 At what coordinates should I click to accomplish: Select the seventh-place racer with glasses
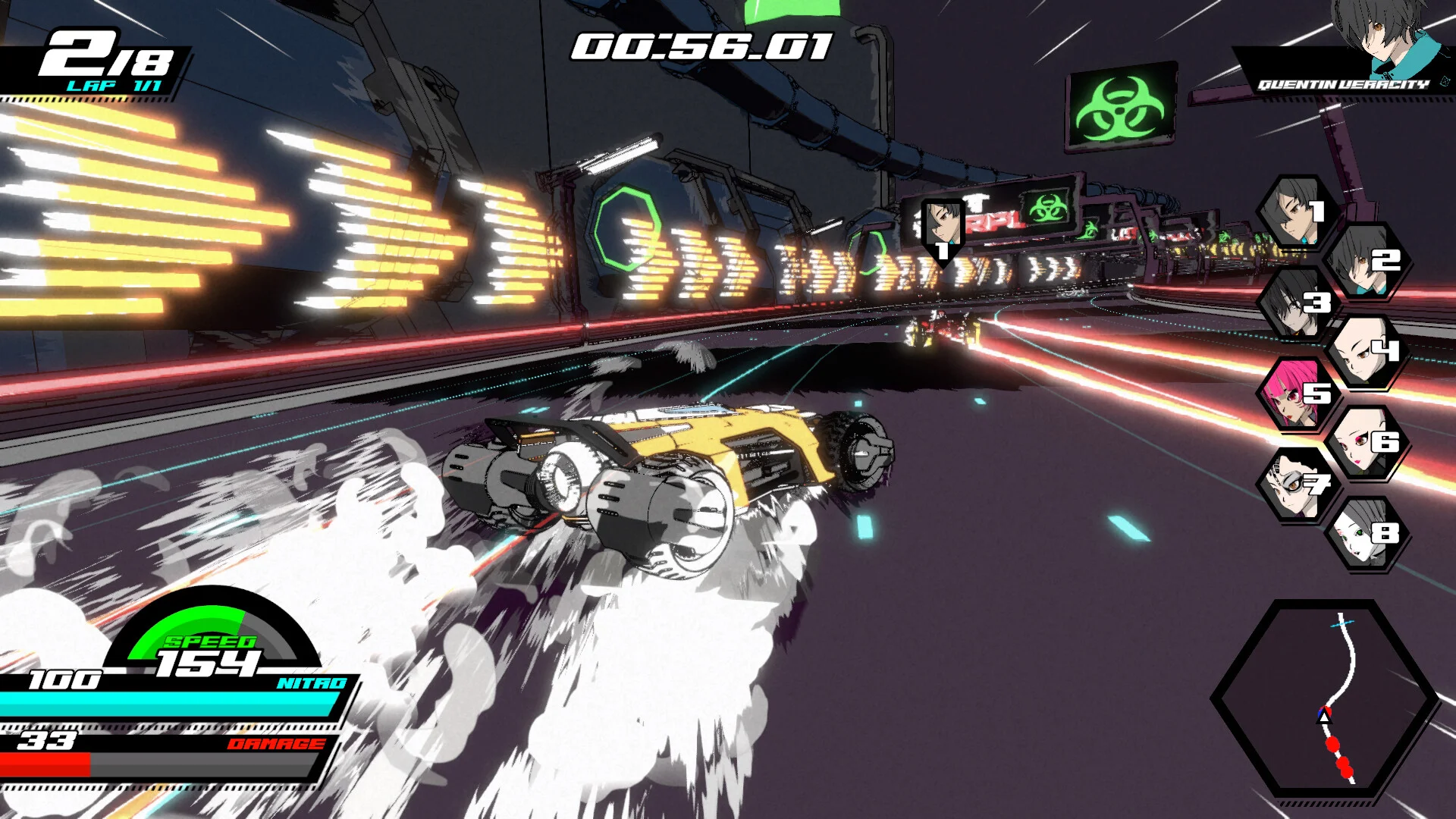coord(1295,485)
